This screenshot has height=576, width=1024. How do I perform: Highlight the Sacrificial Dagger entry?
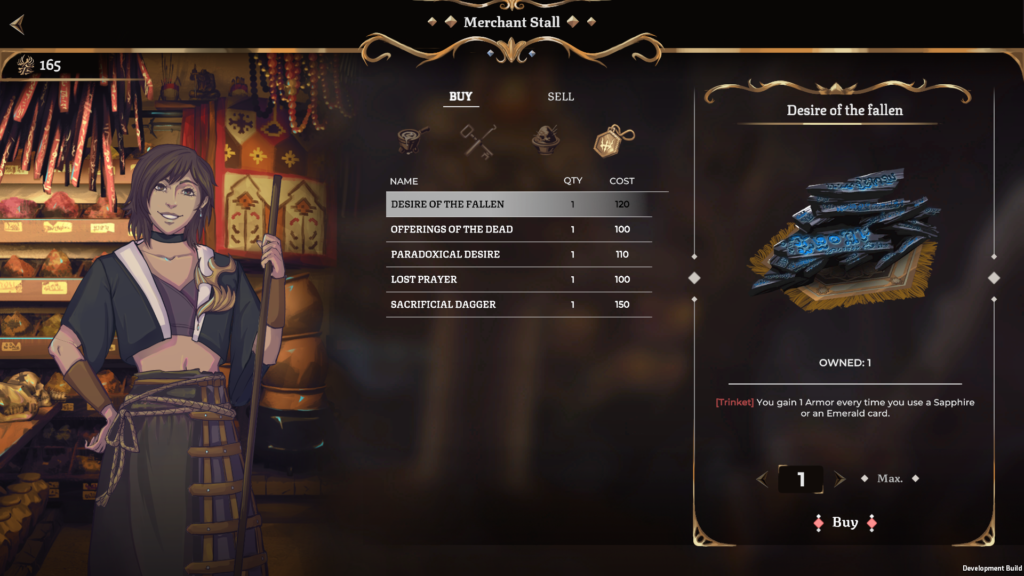coord(518,304)
